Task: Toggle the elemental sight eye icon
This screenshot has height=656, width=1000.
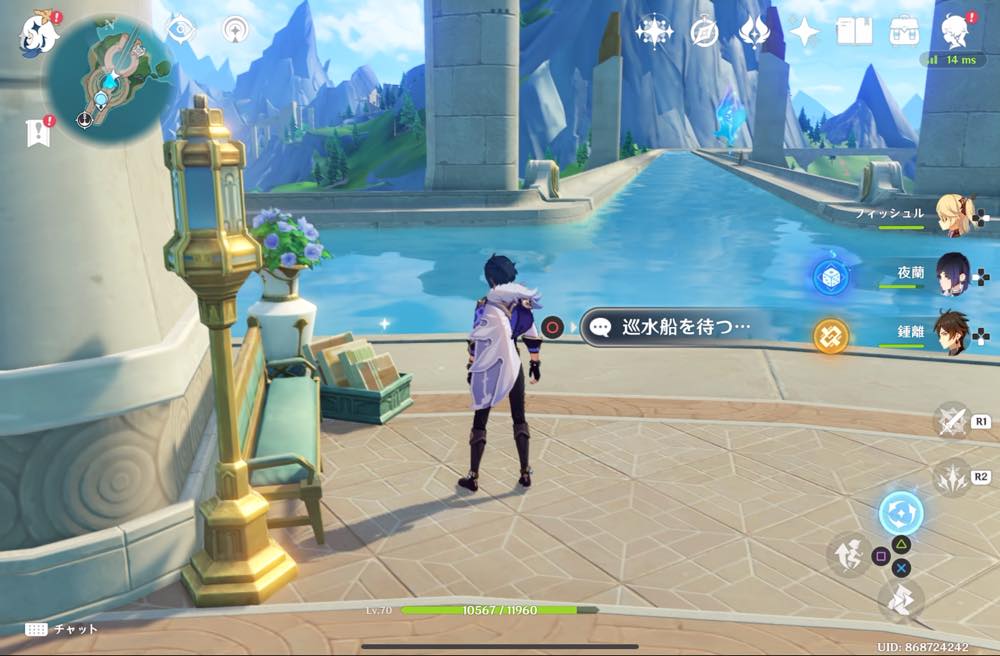Action: pyautogui.click(x=180, y=30)
